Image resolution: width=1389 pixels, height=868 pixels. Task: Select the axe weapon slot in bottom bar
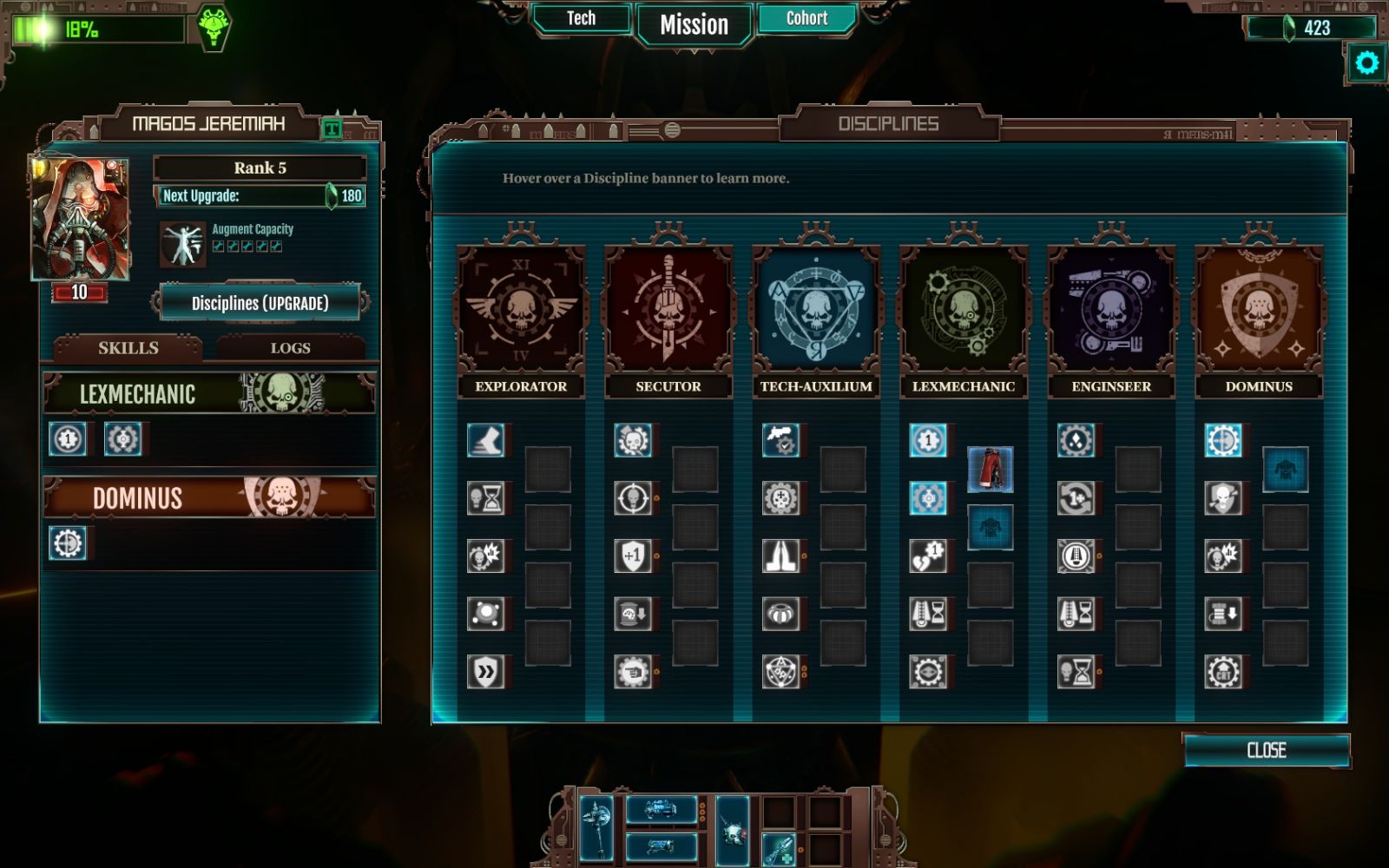[596, 826]
